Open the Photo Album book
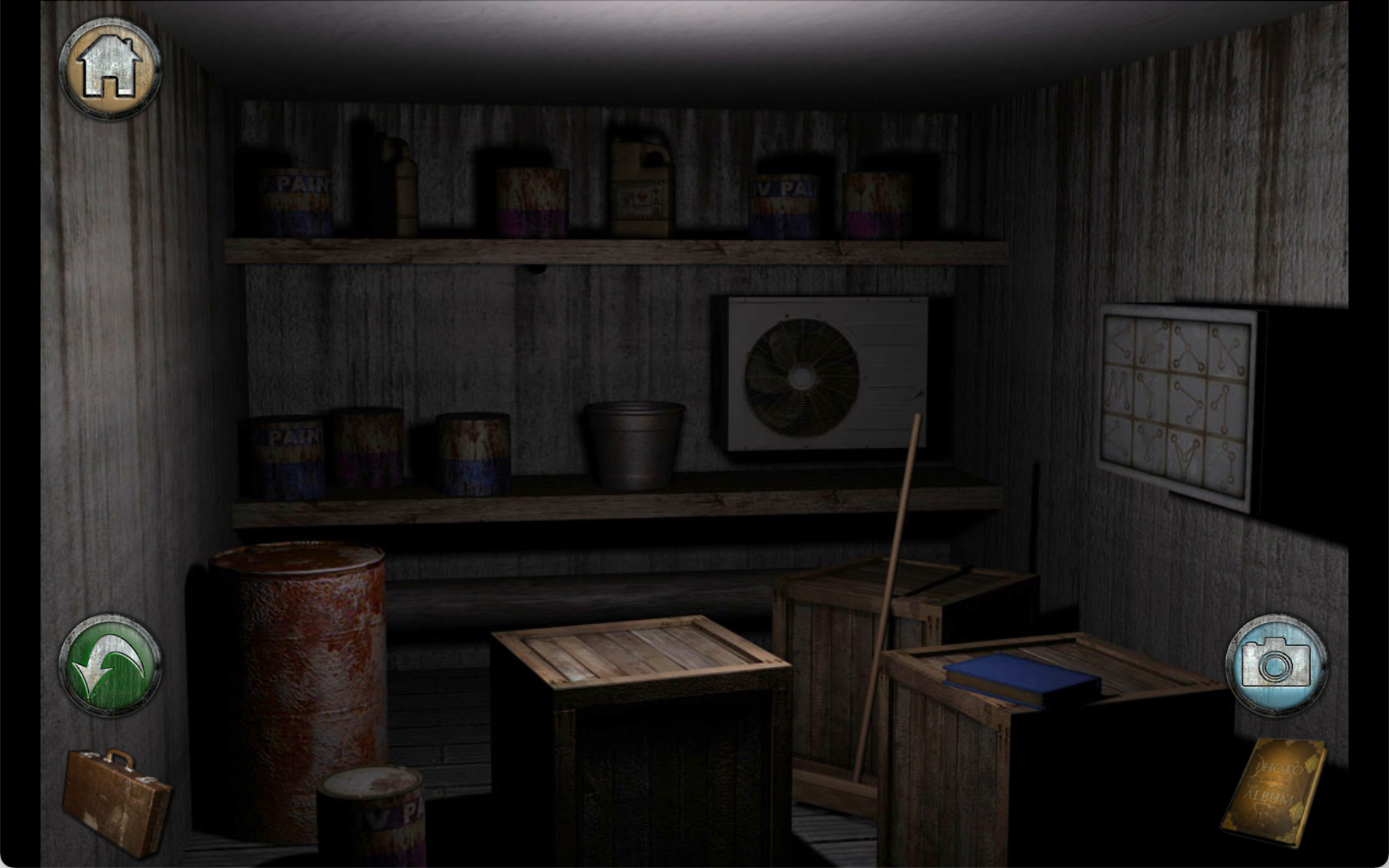This screenshot has width=1389, height=868. click(x=1274, y=791)
